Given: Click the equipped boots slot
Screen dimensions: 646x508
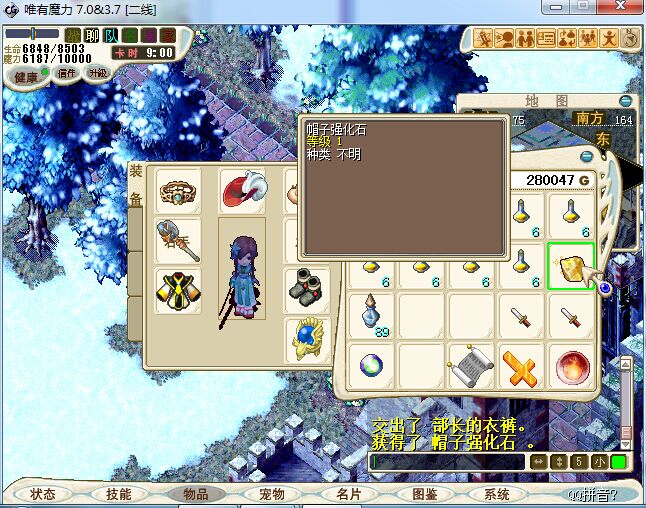Looking at the screenshot, I should [306, 289].
